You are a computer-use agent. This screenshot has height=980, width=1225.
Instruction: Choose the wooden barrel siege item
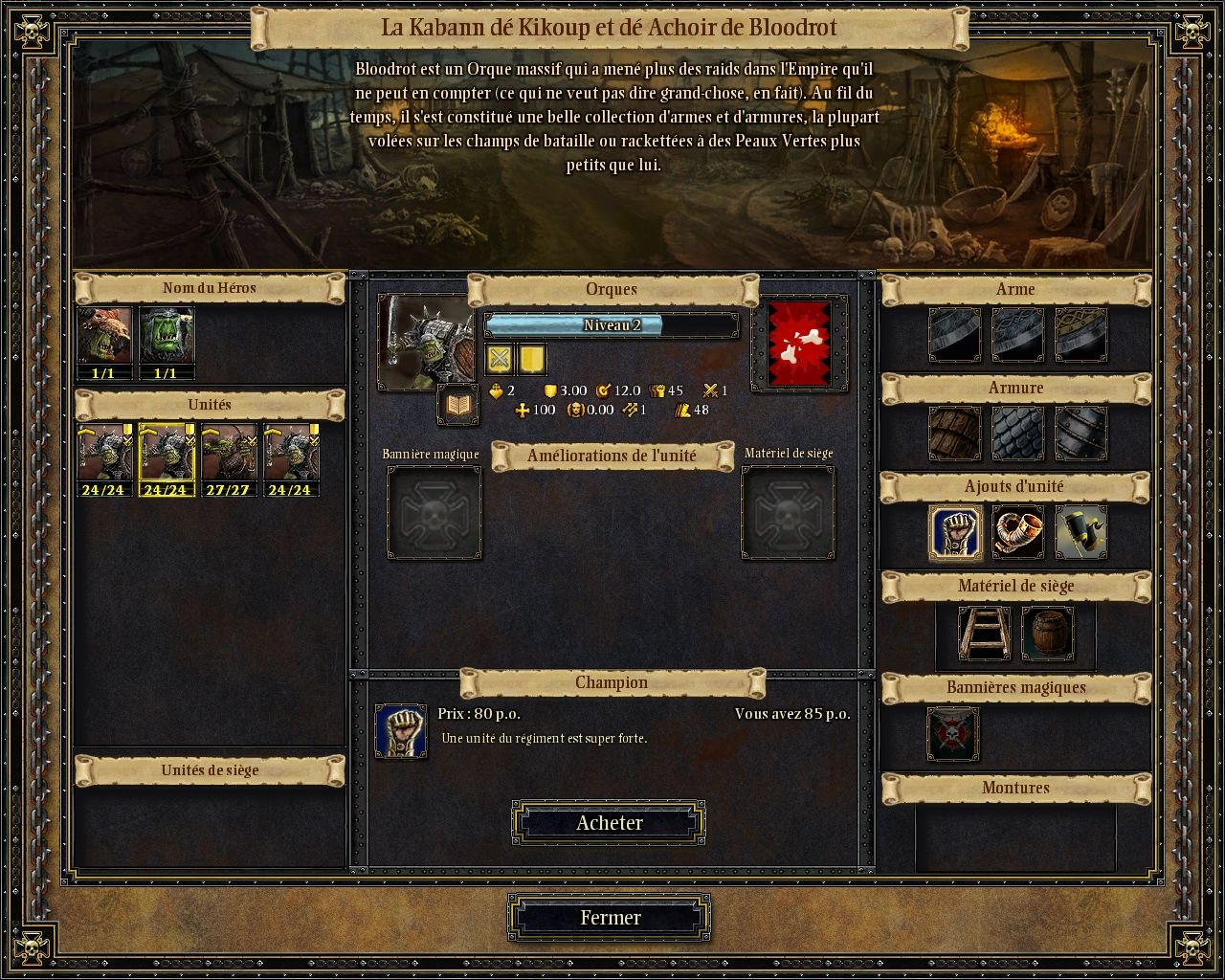pyautogui.click(x=1047, y=634)
